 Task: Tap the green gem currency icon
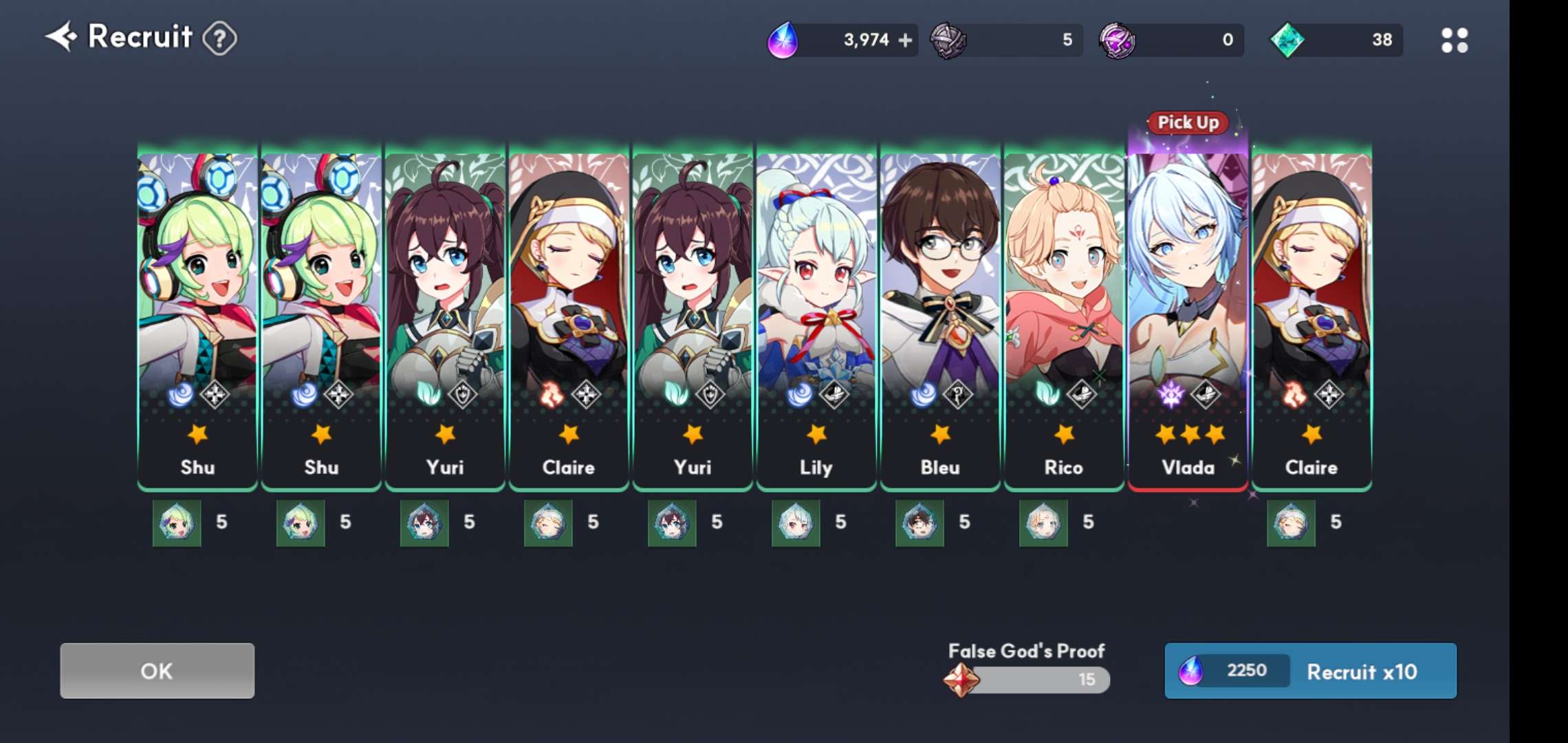[1287, 41]
